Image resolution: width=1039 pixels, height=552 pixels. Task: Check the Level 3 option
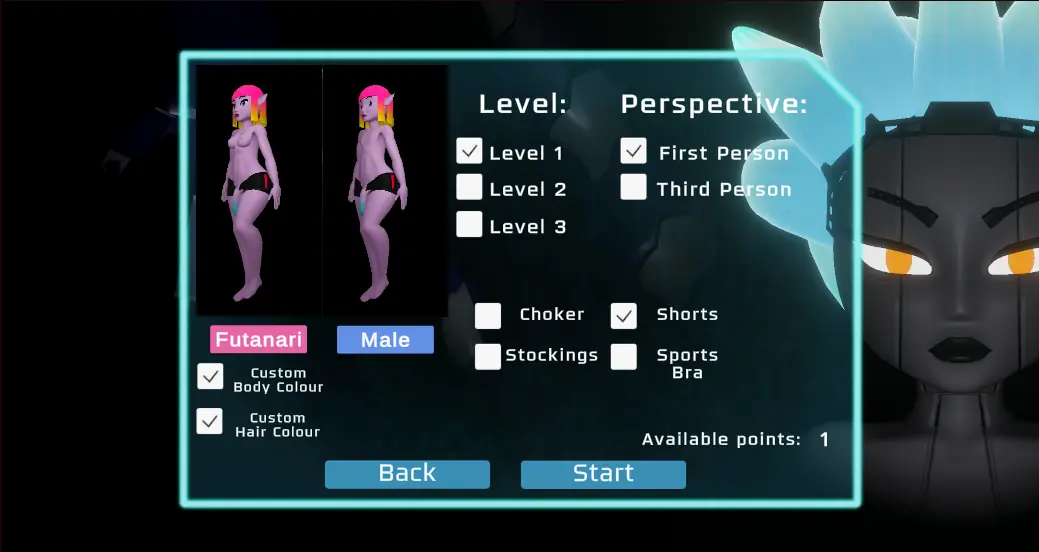470,225
